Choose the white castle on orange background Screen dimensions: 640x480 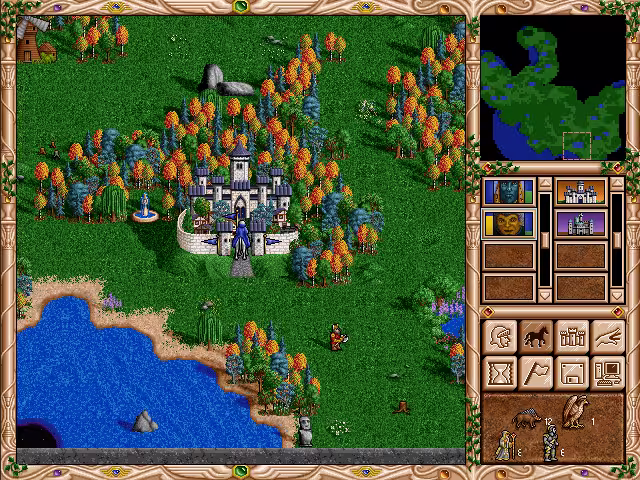(x=581, y=191)
